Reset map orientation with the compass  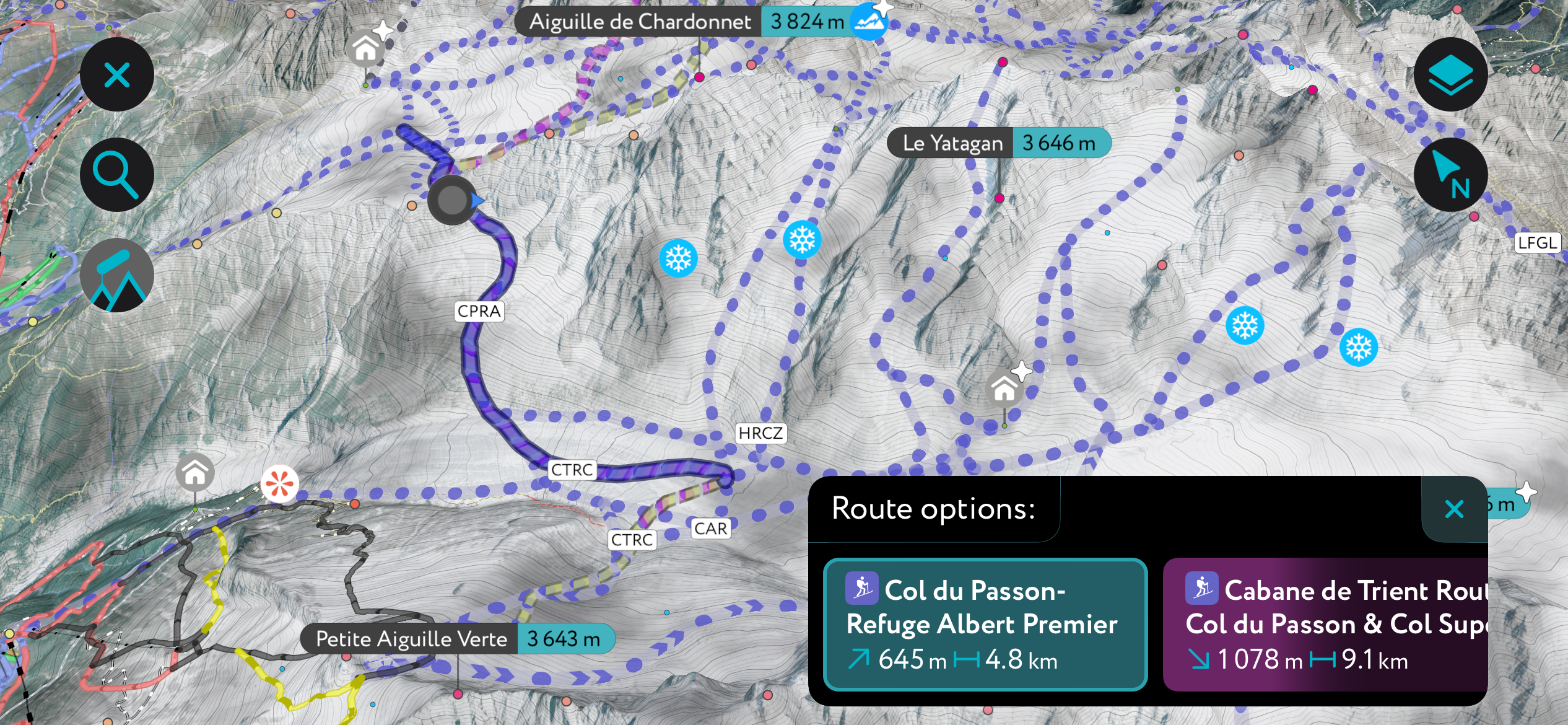1450,175
